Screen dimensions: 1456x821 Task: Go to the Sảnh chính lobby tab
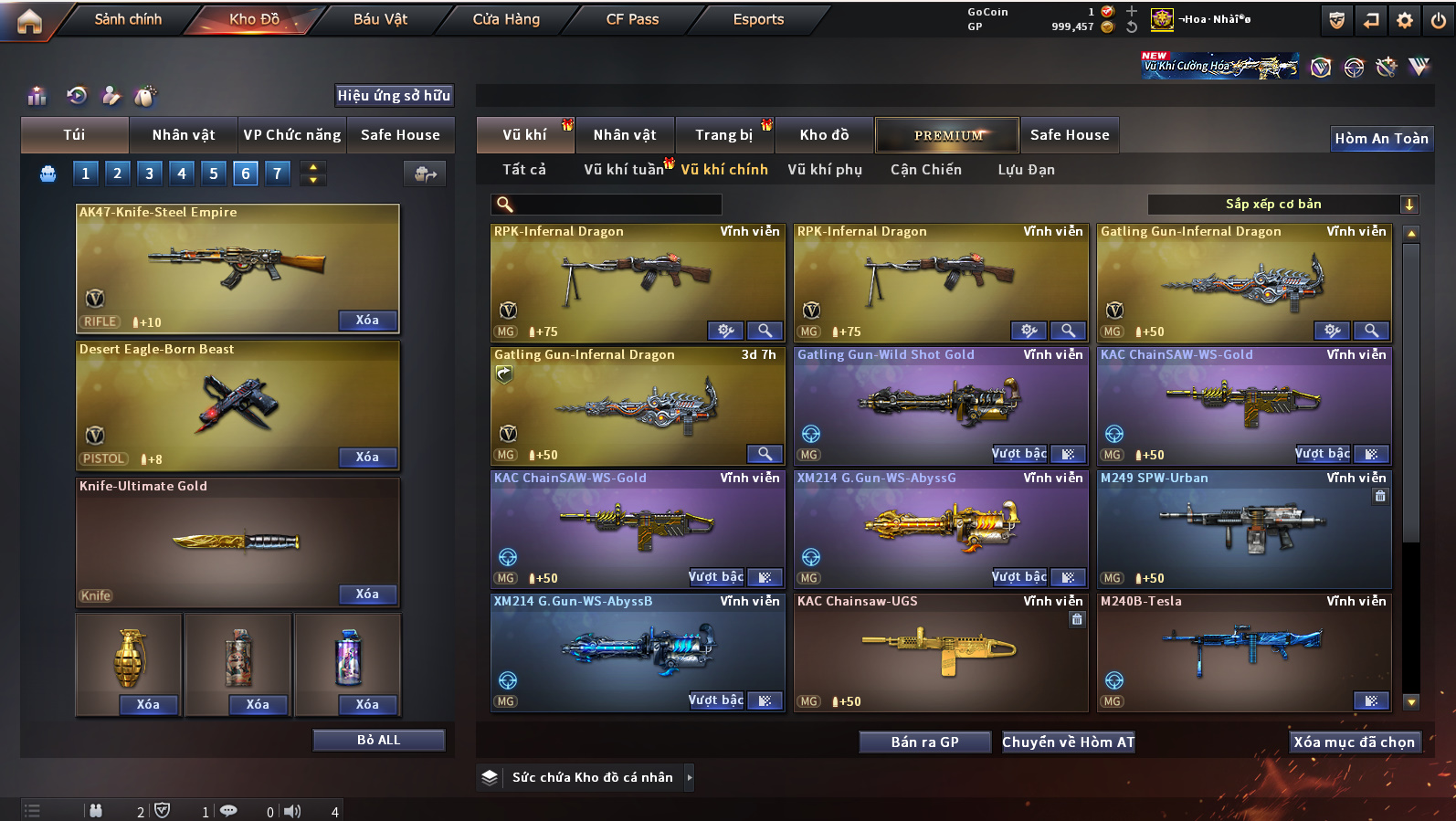point(128,19)
